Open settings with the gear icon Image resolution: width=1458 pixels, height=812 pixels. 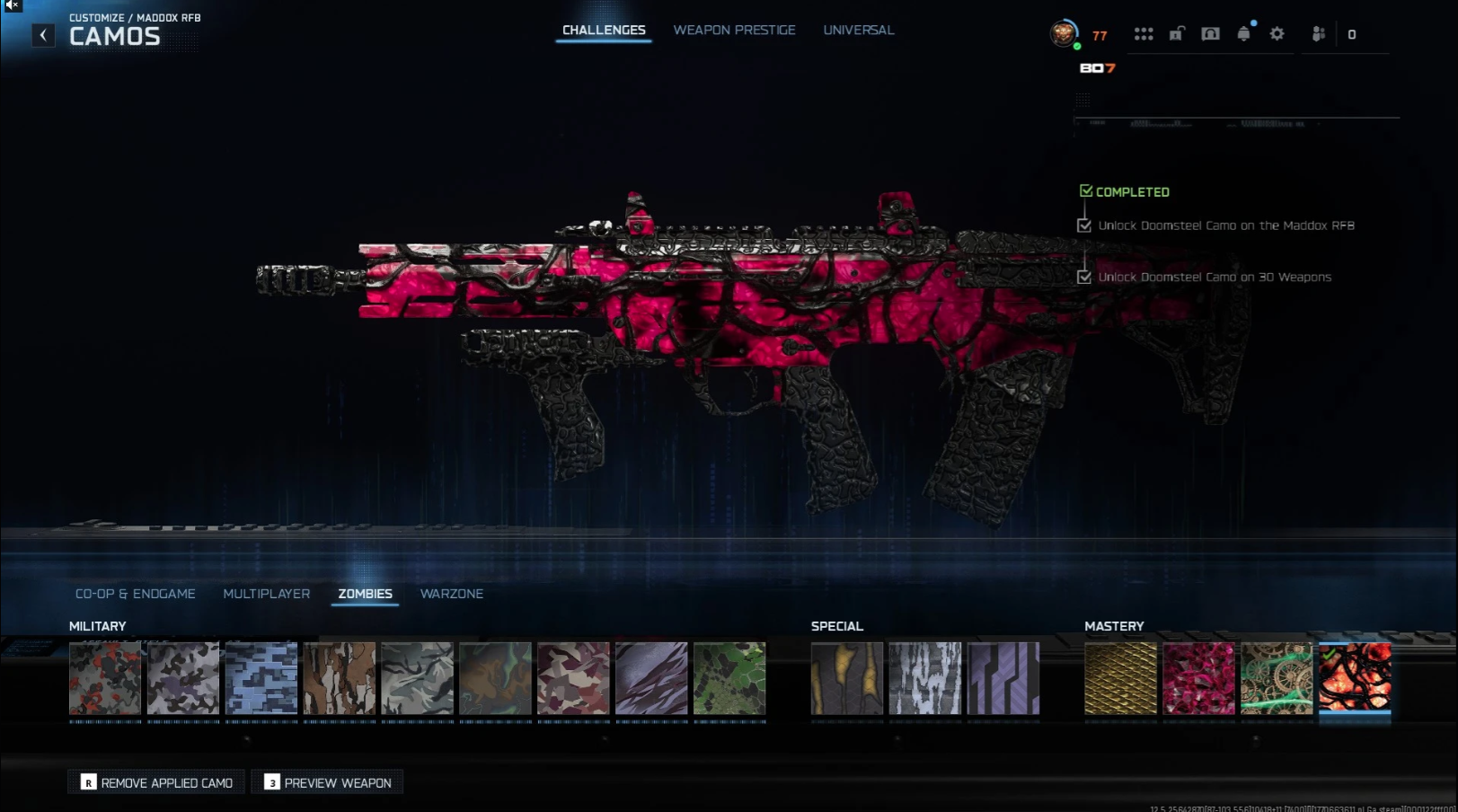tap(1277, 34)
